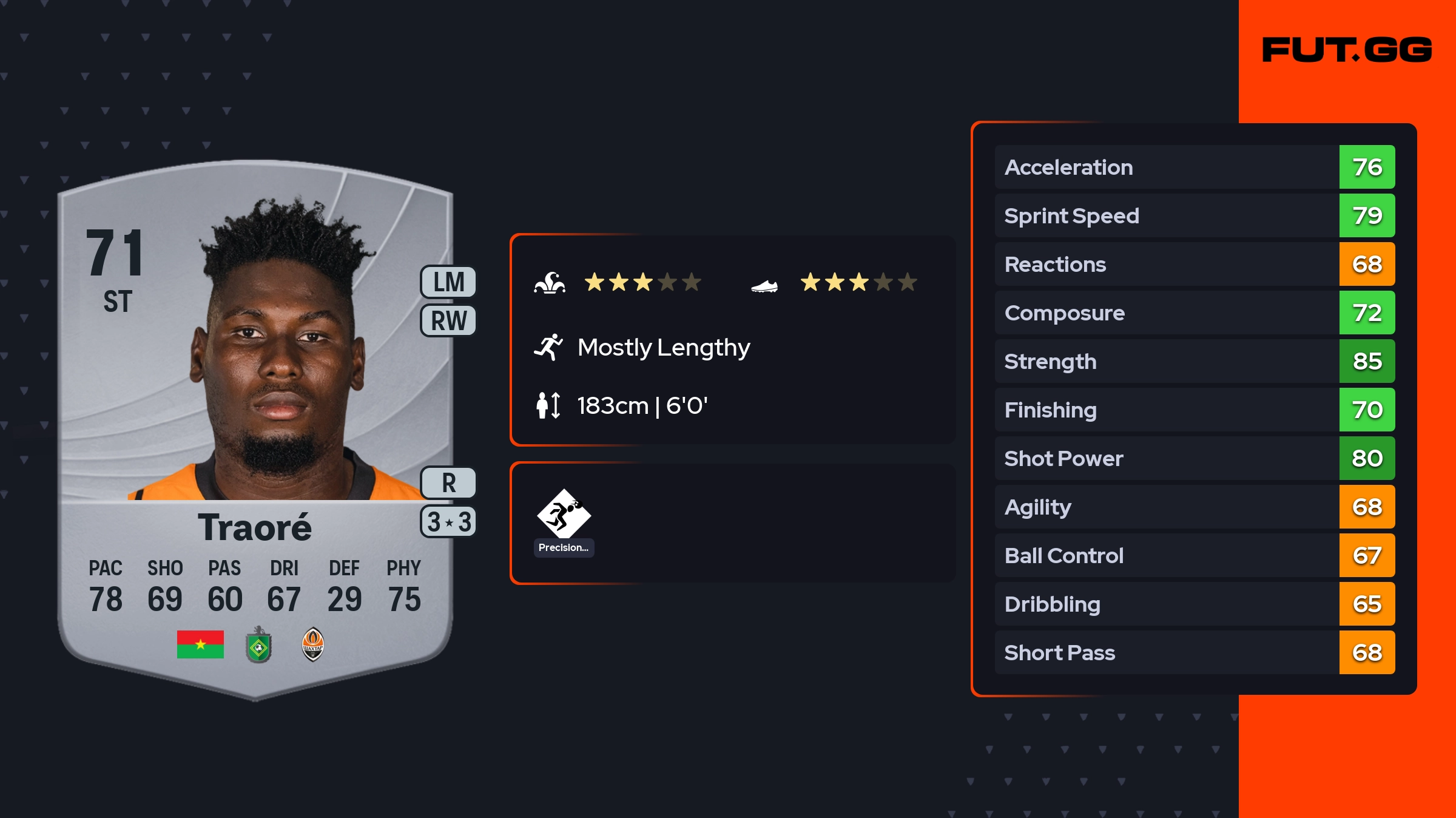Select the LM alternate position badge
This screenshot has width=1456, height=818.
(448, 282)
